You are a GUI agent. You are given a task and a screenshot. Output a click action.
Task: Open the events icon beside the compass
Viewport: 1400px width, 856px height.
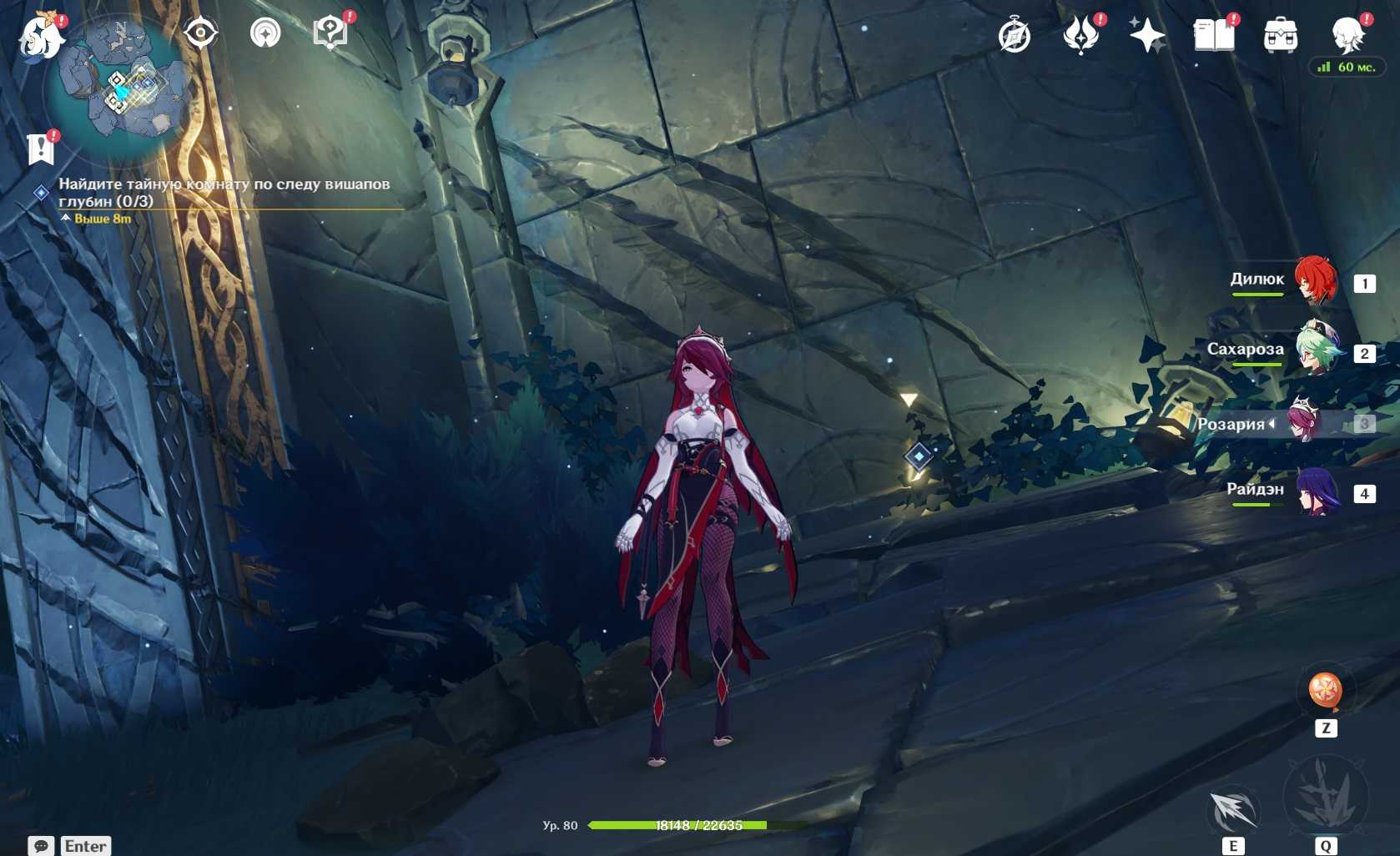(1081, 36)
